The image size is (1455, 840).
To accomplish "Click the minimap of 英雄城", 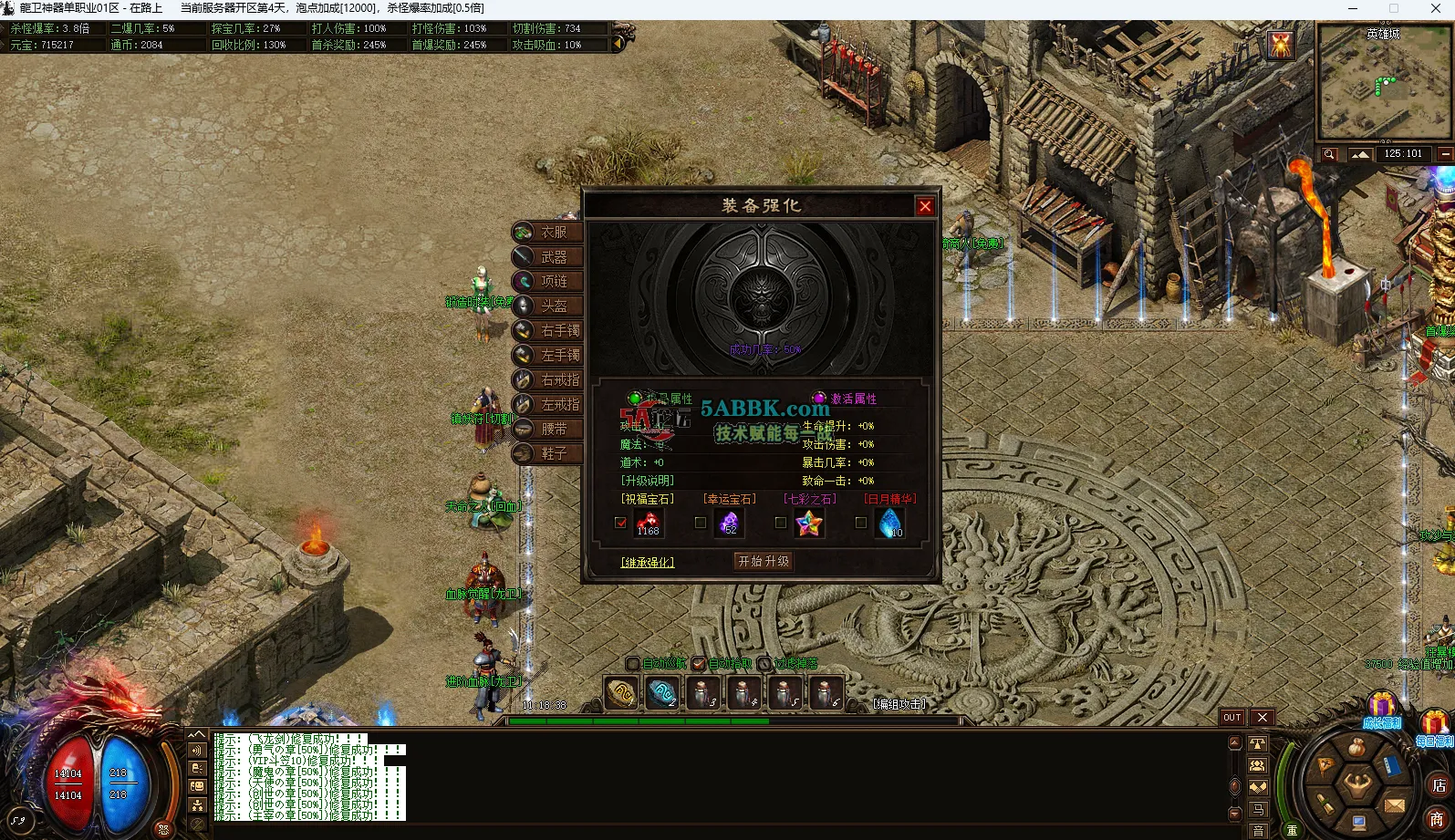I will (x=1383, y=84).
